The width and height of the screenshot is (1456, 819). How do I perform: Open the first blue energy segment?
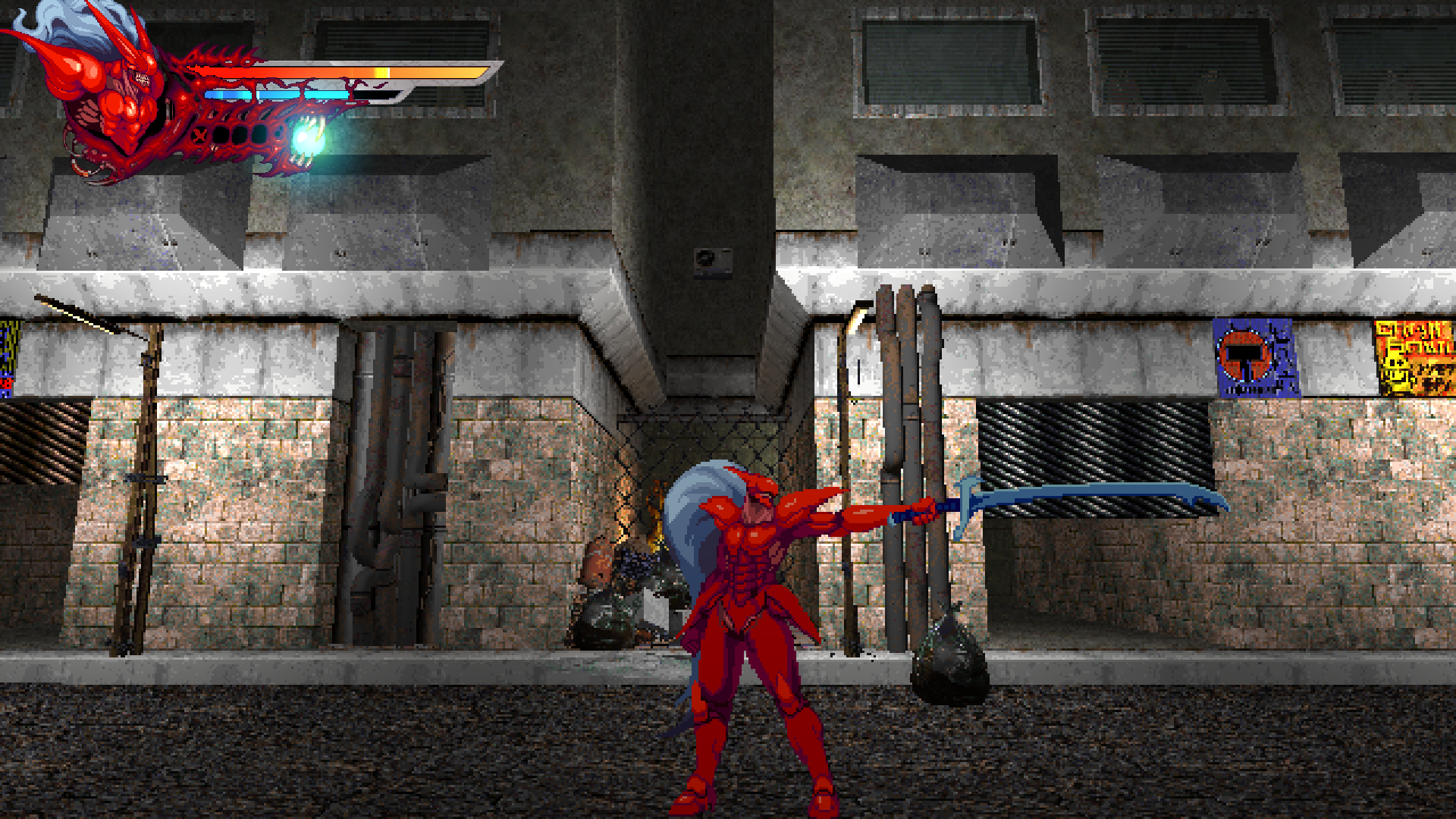tap(227, 96)
